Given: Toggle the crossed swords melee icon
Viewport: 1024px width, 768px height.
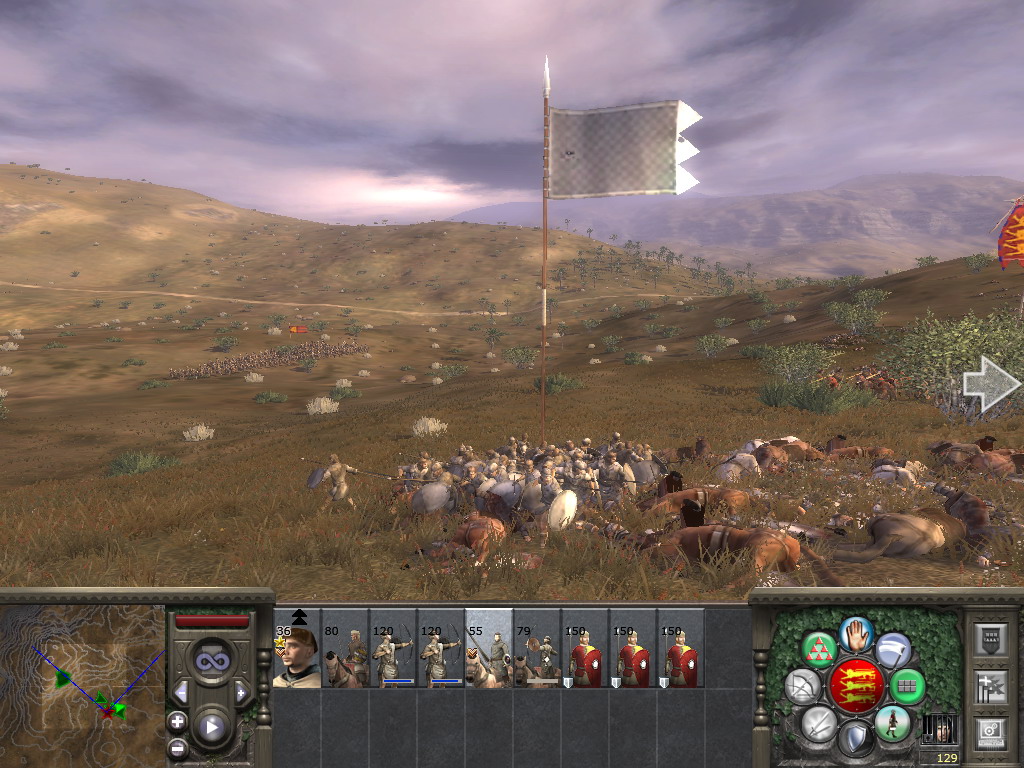Looking at the screenshot, I should 819,722.
